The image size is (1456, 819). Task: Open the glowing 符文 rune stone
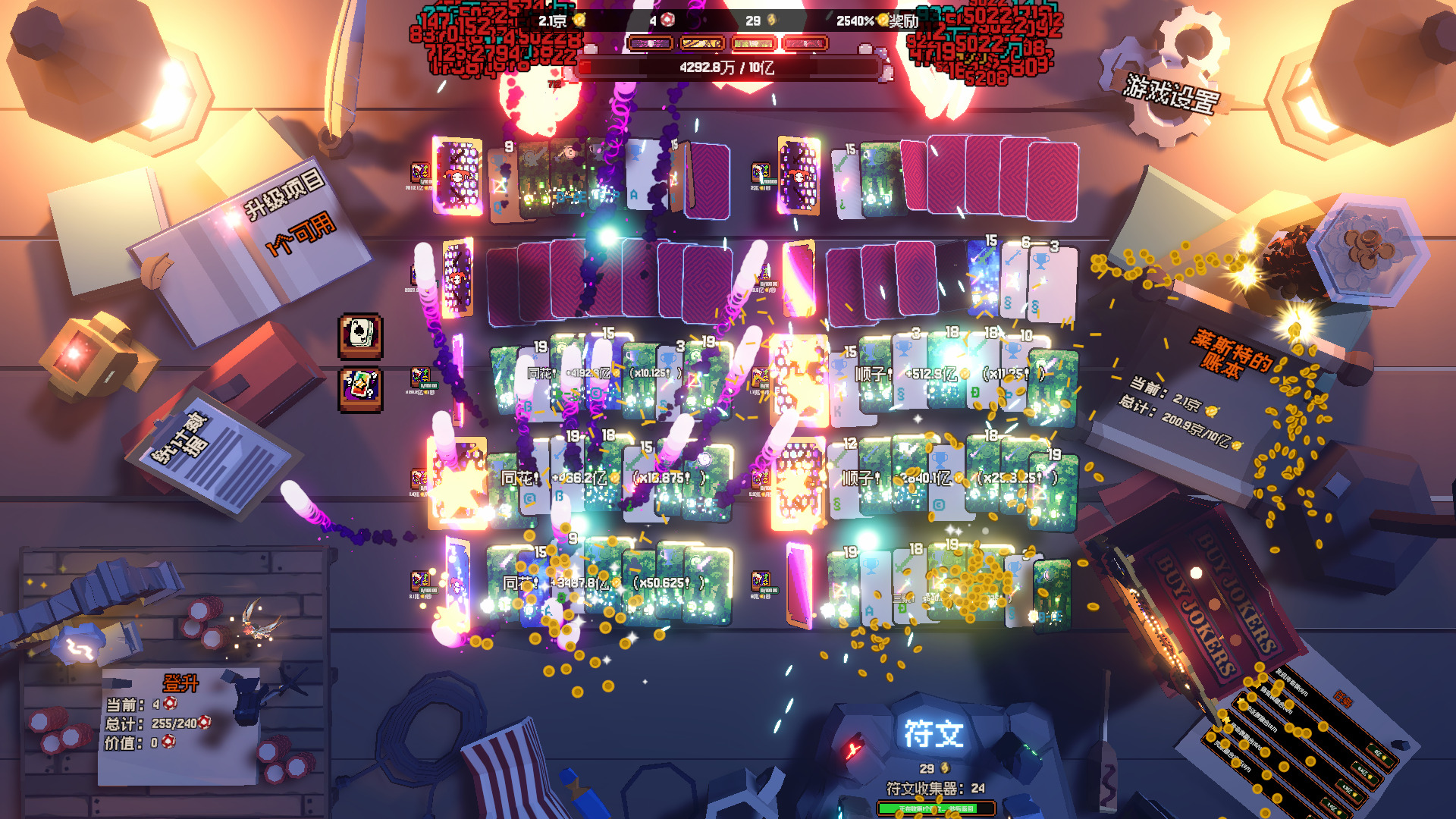(x=933, y=734)
